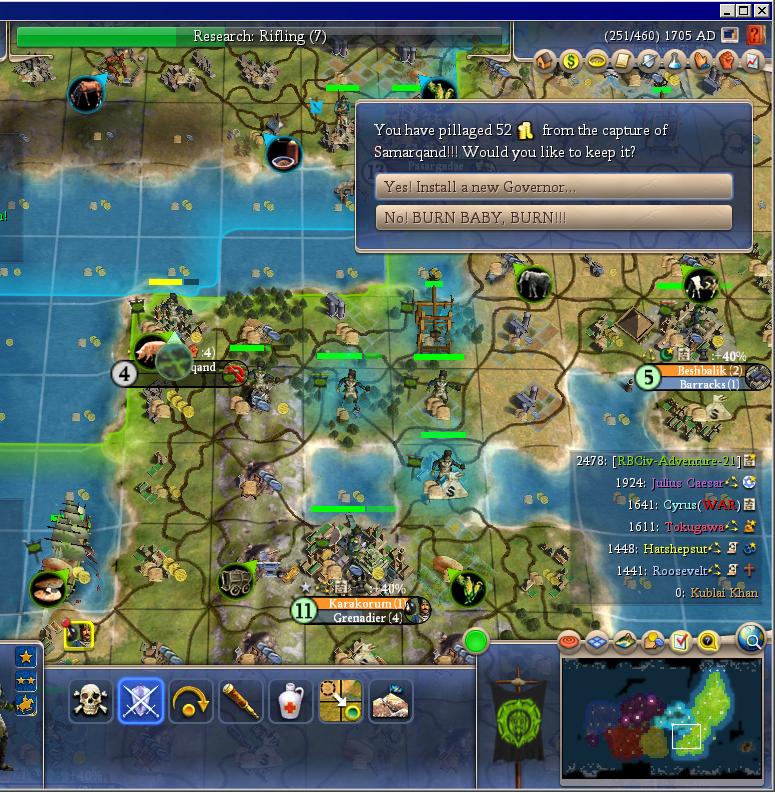Click the go-to move arrow action
This screenshot has width=775, height=793.
click(340, 701)
